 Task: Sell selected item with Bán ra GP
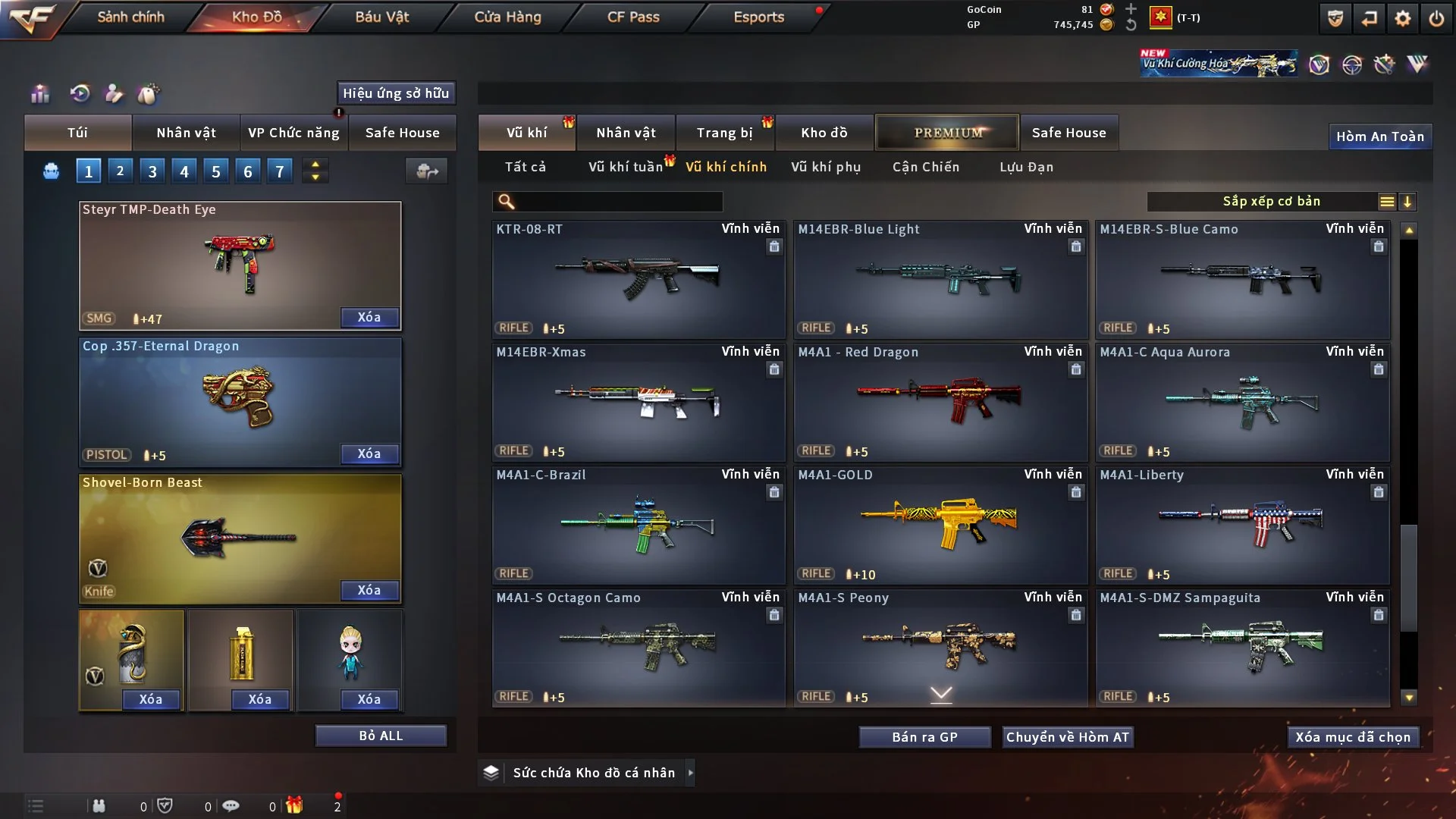pyautogui.click(x=924, y=737)
